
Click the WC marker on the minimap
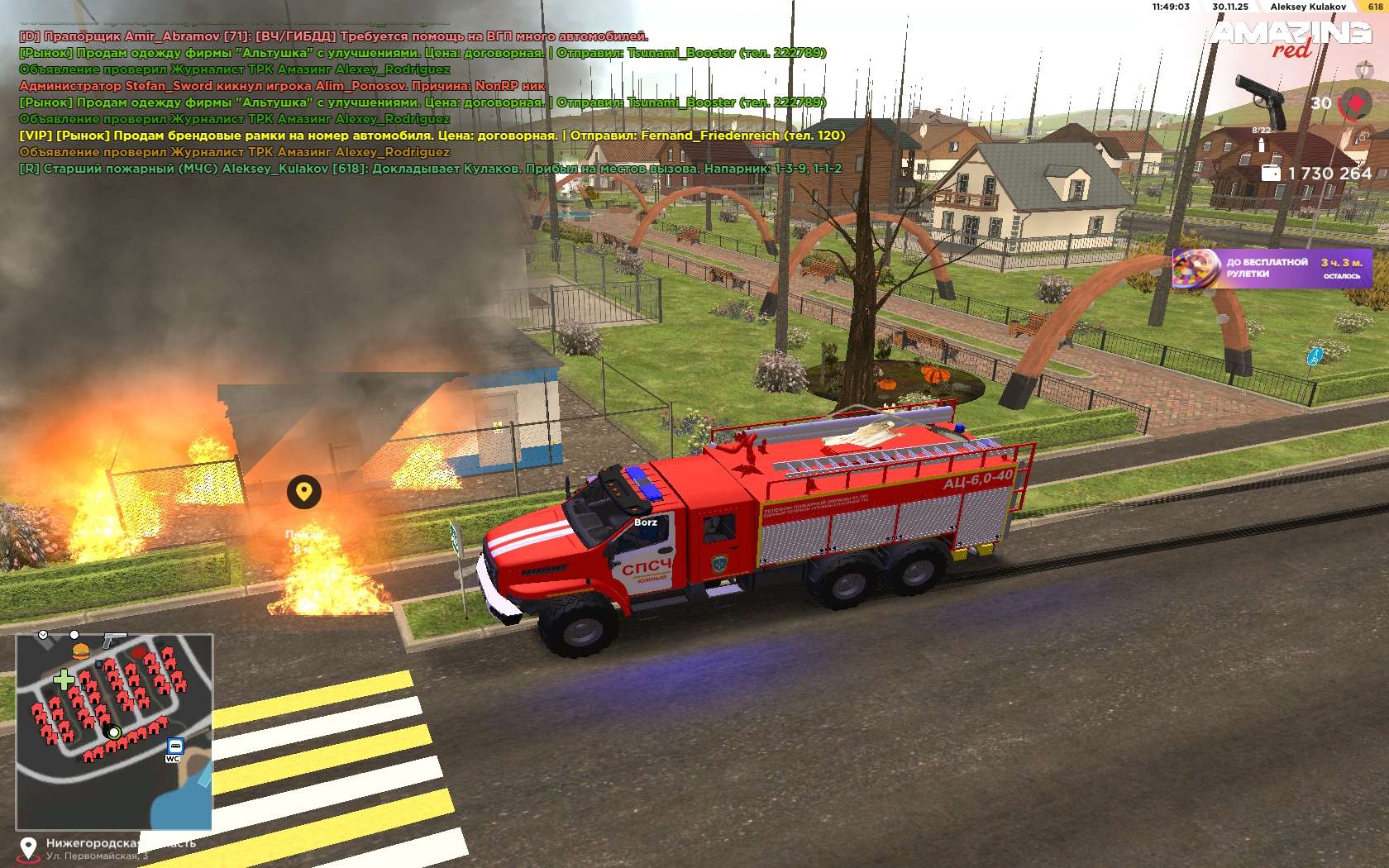(173, 758)
